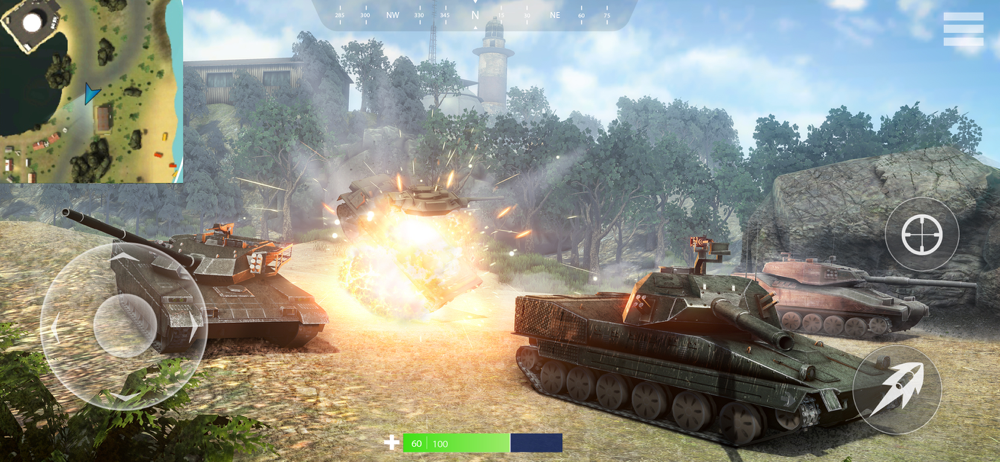Tap the joystick's right arrow

click(191, 326)
